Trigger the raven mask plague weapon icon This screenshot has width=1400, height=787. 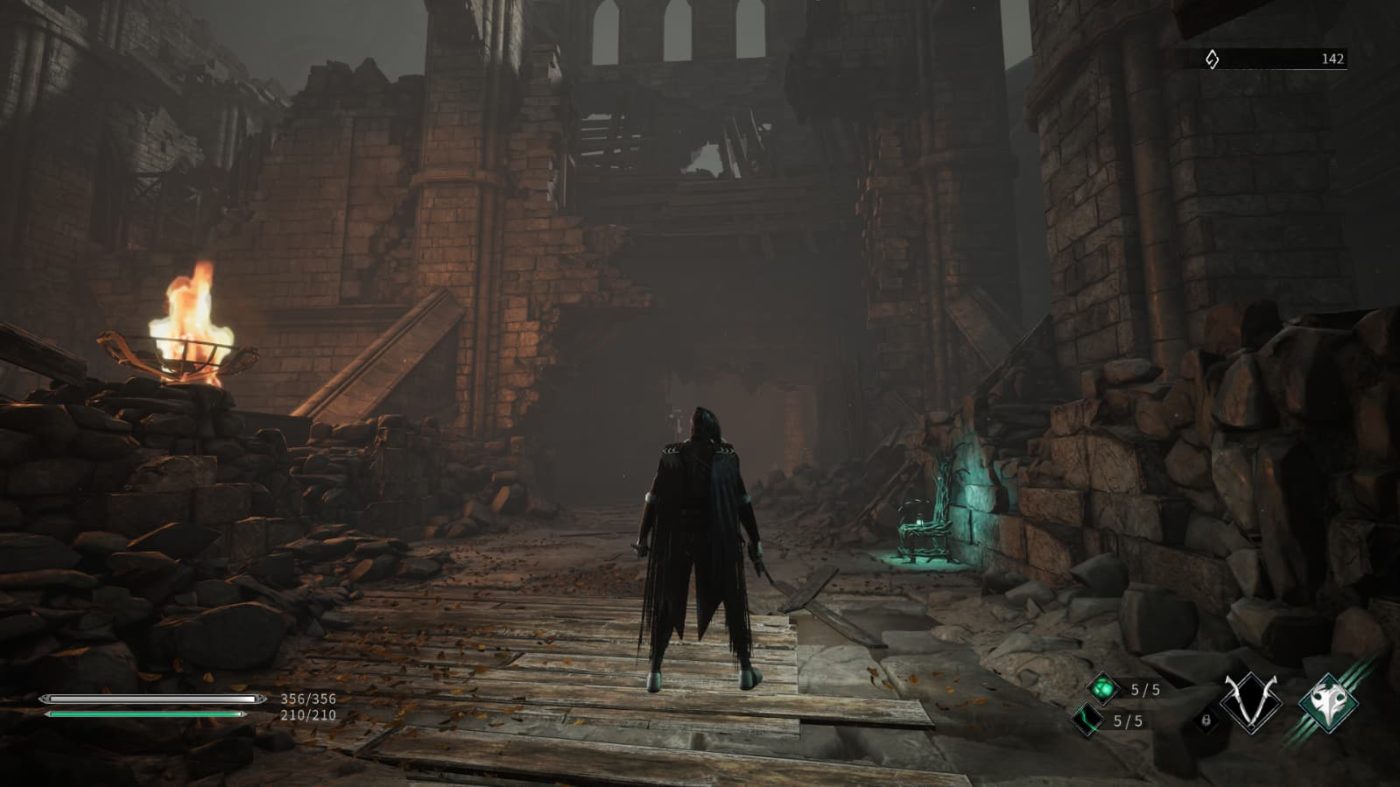[1328, 703]
